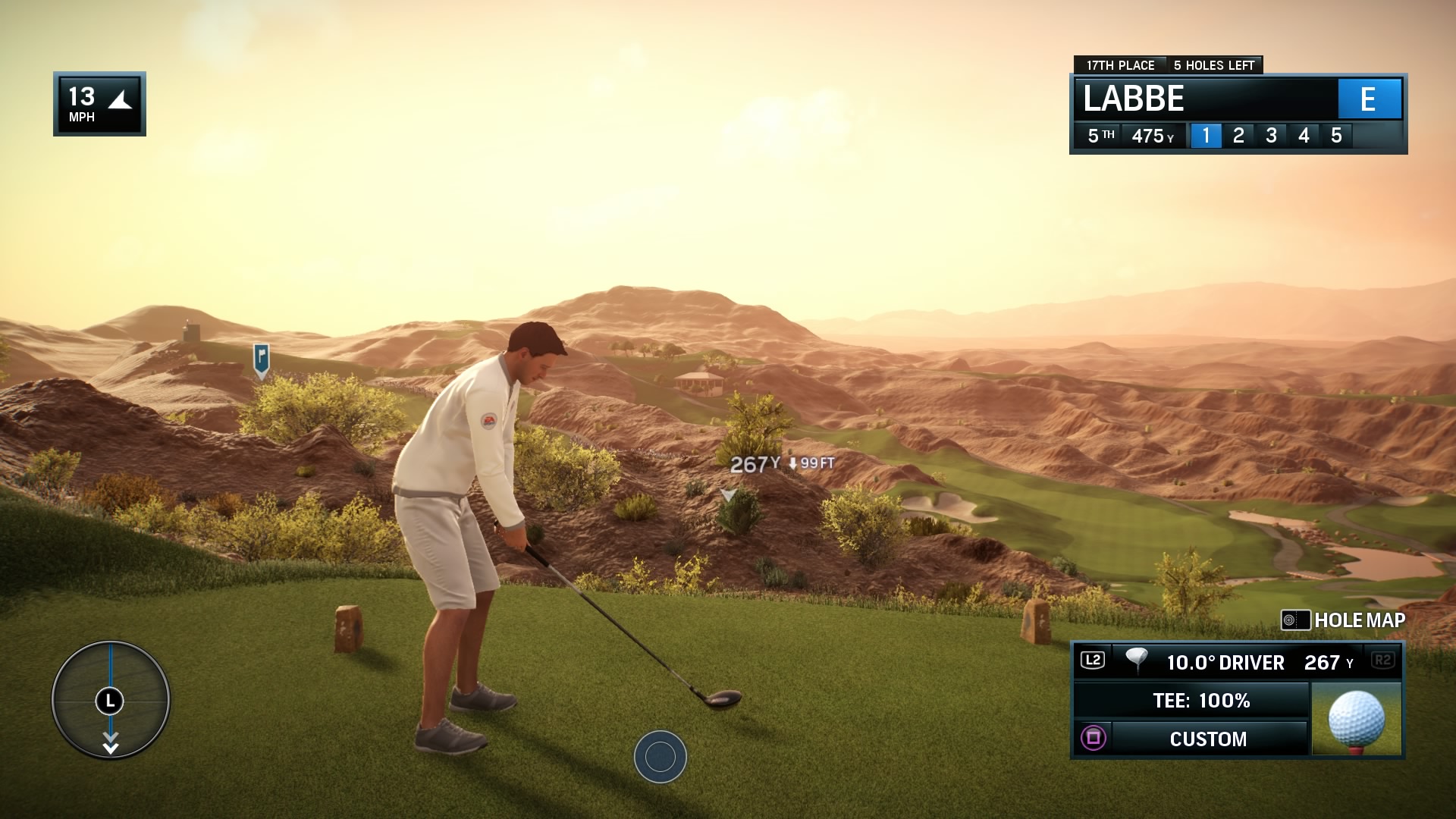Toggle the E score box for LABBE
1456x819 pixels.
point(1370,99)
